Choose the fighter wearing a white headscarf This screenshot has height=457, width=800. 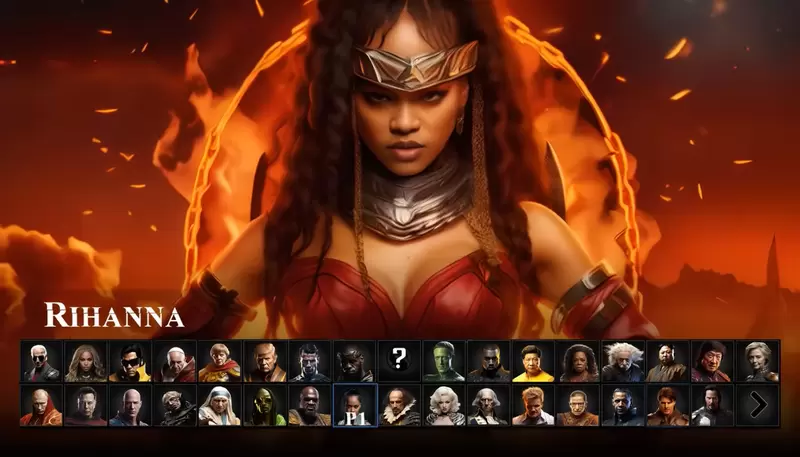tap(220, 405)
